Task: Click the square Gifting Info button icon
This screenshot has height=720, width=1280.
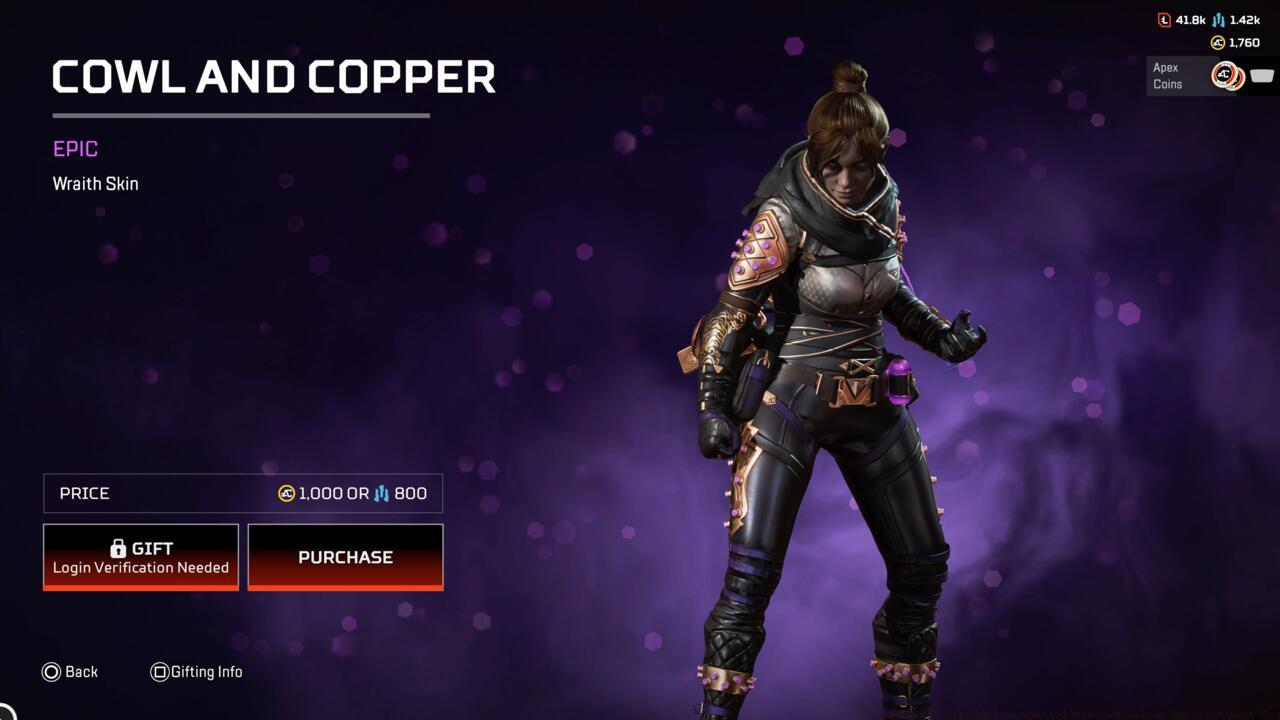Action: pyautogui.click(x=160, y=672)
